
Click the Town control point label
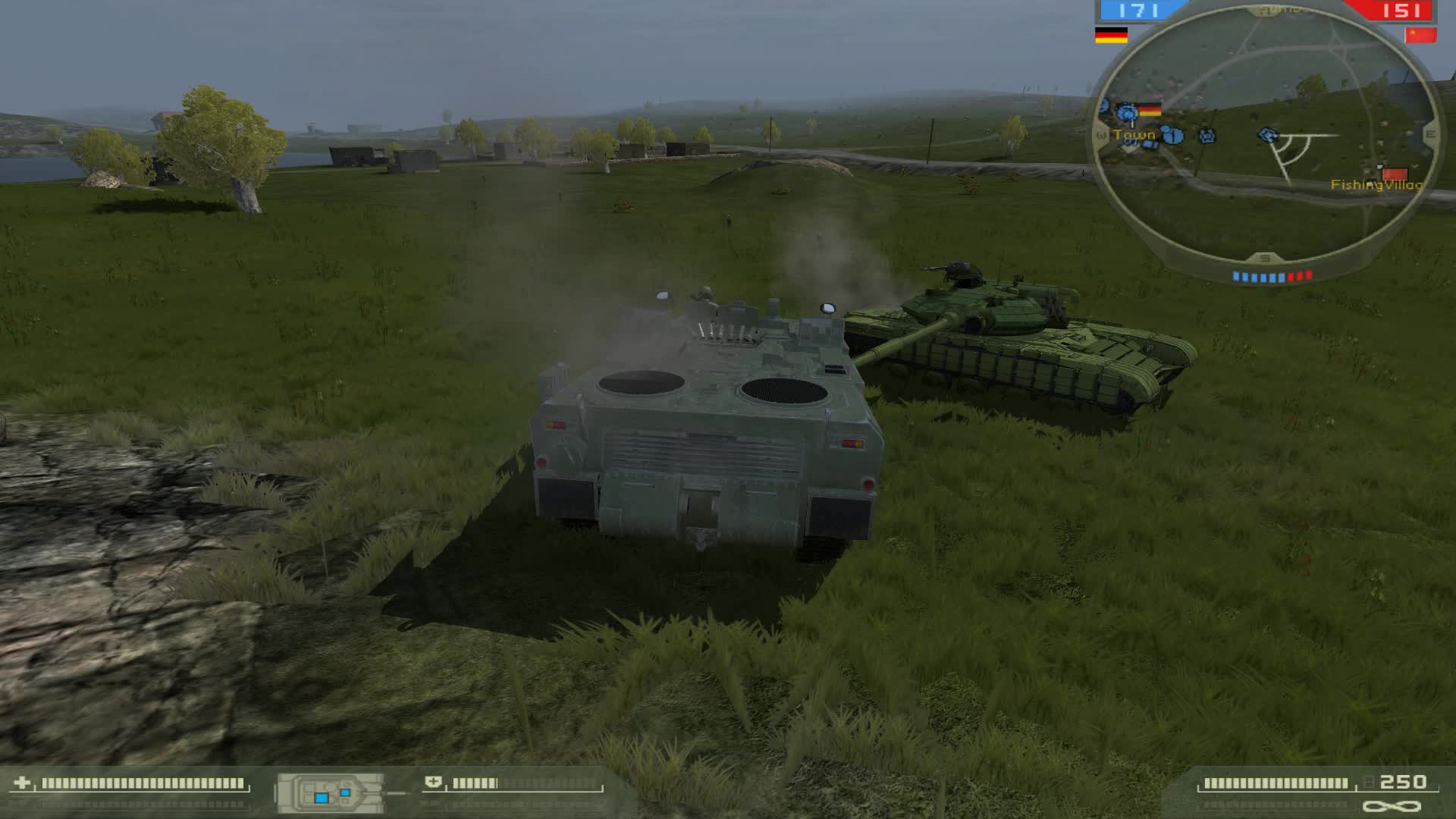[x=1134, y=135]
